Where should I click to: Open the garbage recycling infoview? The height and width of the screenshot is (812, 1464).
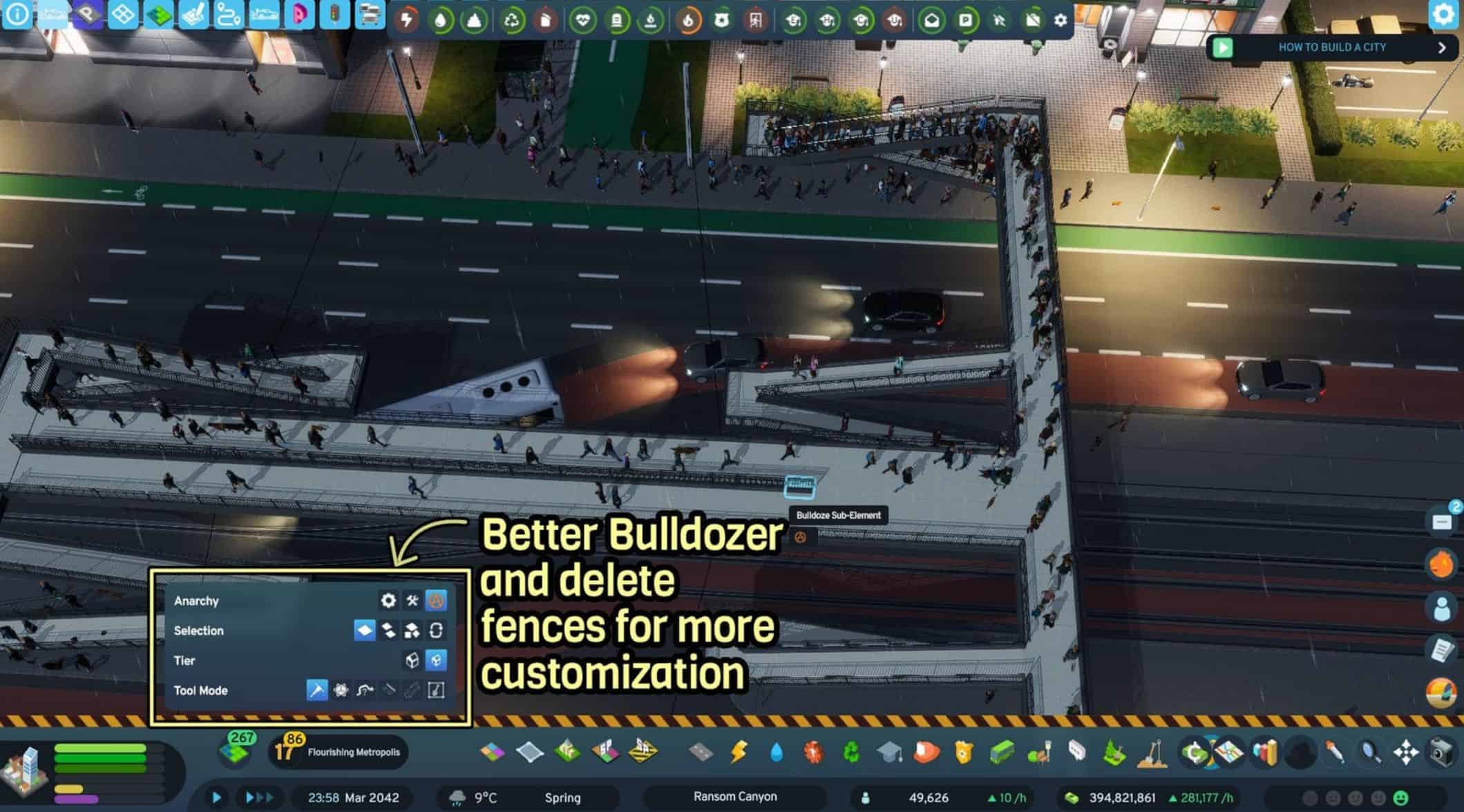(512, 21)
